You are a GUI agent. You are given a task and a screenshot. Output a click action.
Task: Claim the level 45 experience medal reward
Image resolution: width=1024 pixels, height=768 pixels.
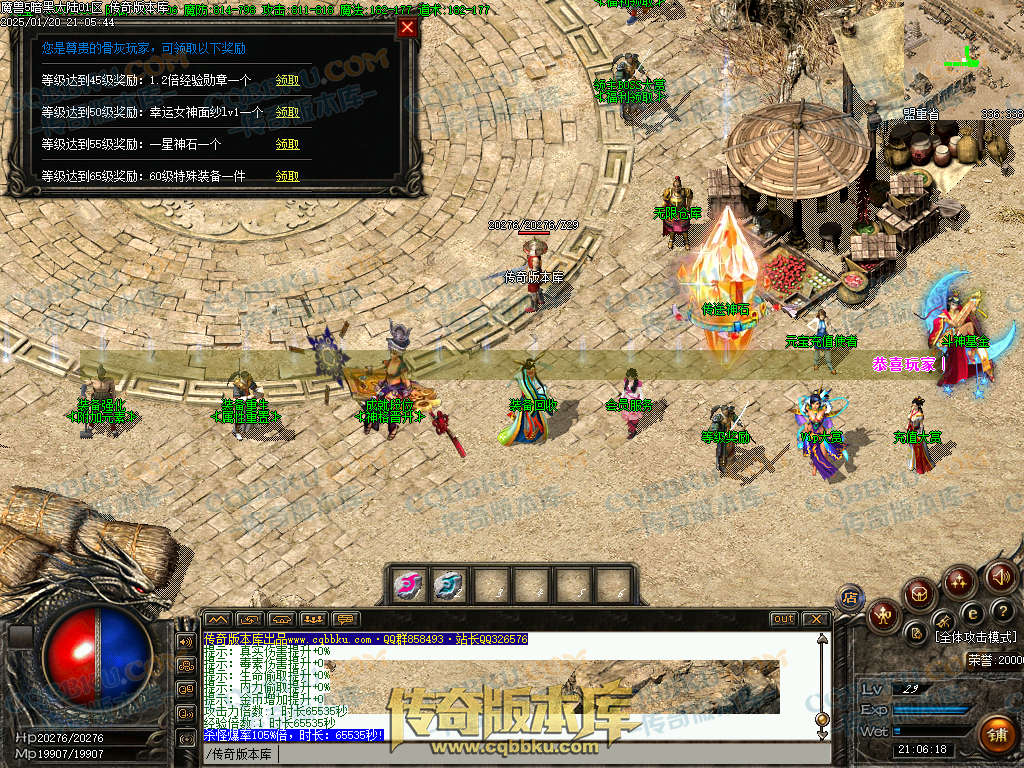[x=287, y=80]
